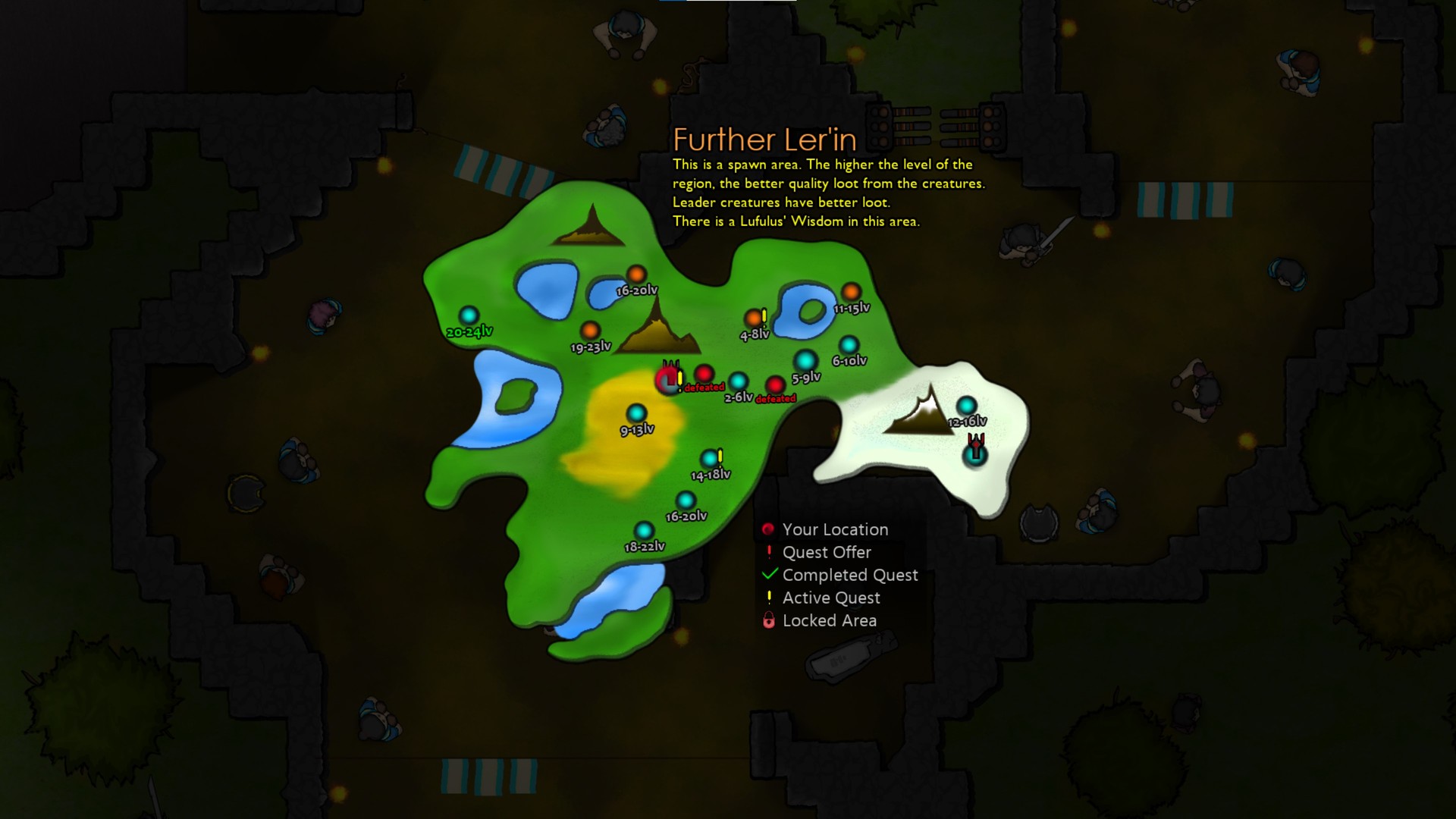The width and height of the screenshot is (1456, 819).
Task: Select the 9-13lv marker in the yellow desert
Action: (635, 412)
